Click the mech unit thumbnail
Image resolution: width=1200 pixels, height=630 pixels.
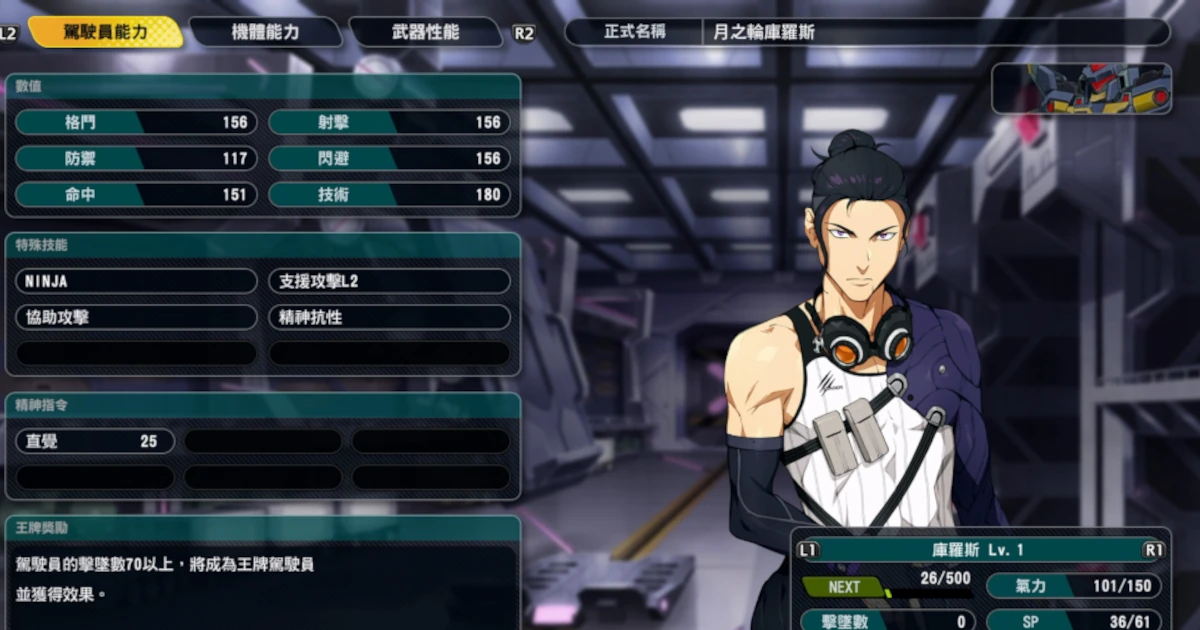click(1081, 88)
